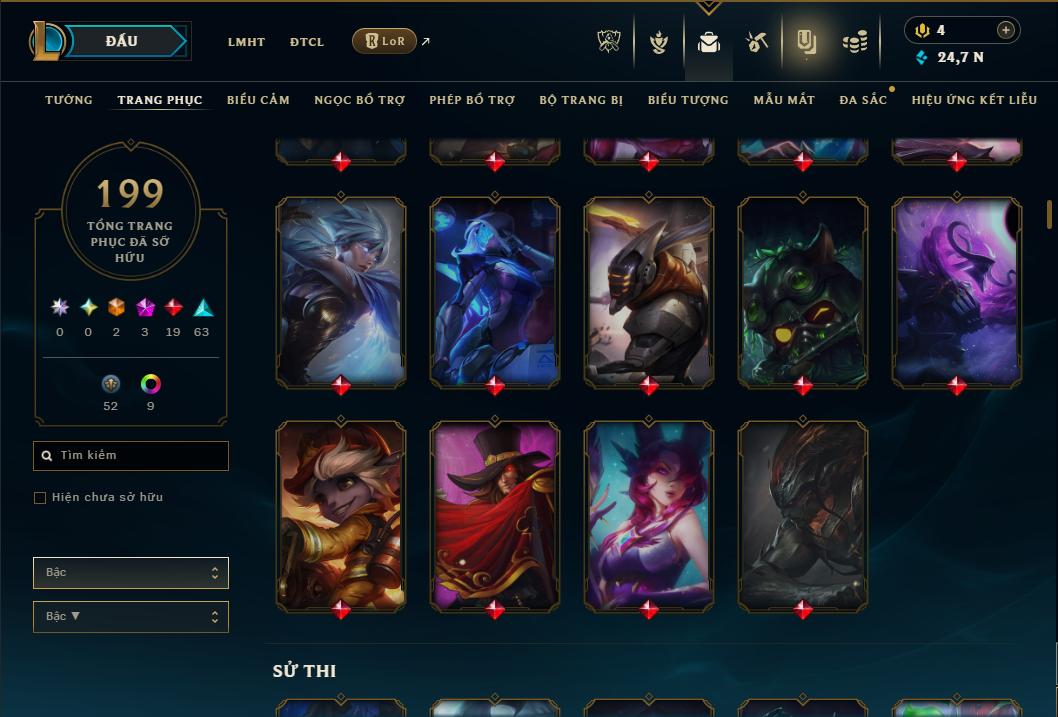
Task: Open the Bậc ▼ sorting dropdown
Action: pos(131,617)
